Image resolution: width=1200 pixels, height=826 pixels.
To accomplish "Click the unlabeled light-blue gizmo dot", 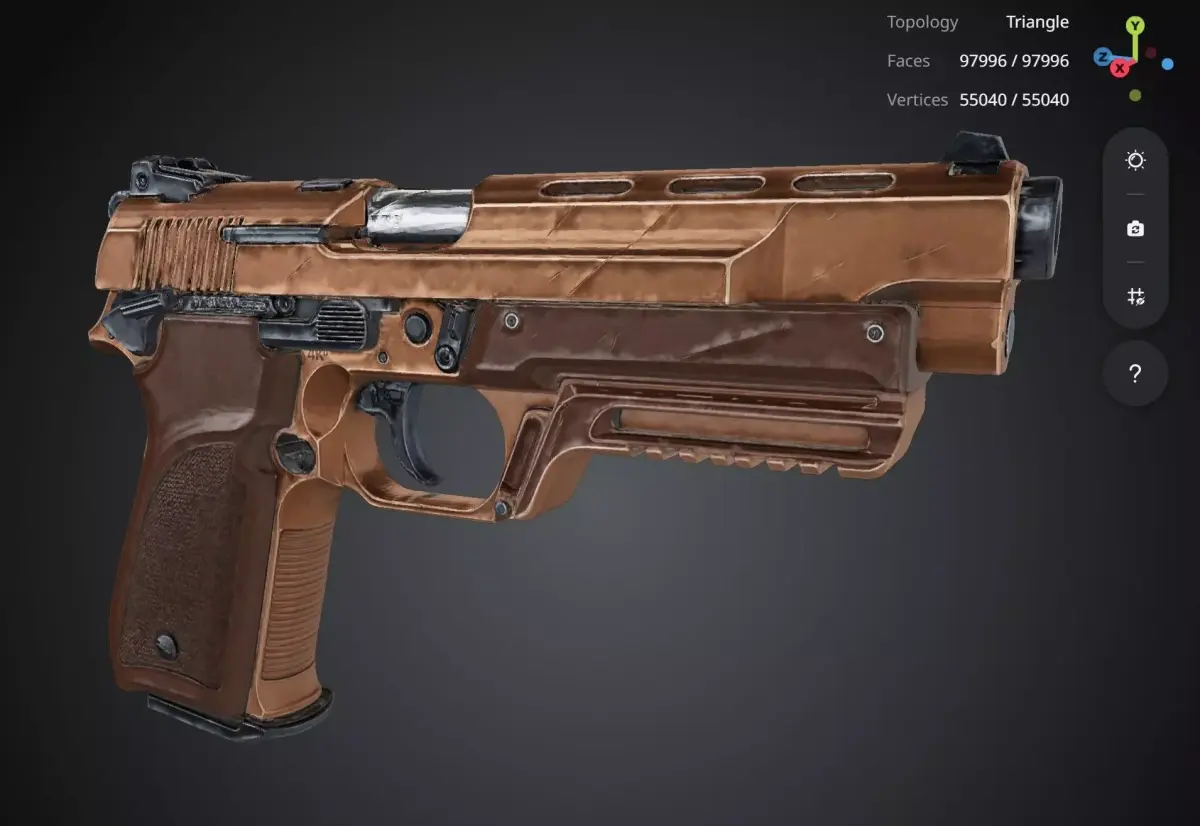I will click(x=1167, y=64).
